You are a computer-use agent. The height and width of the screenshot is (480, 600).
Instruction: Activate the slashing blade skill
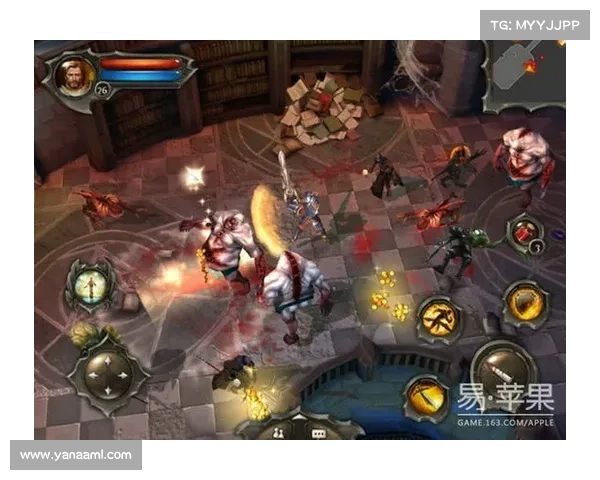pos(425,396)
